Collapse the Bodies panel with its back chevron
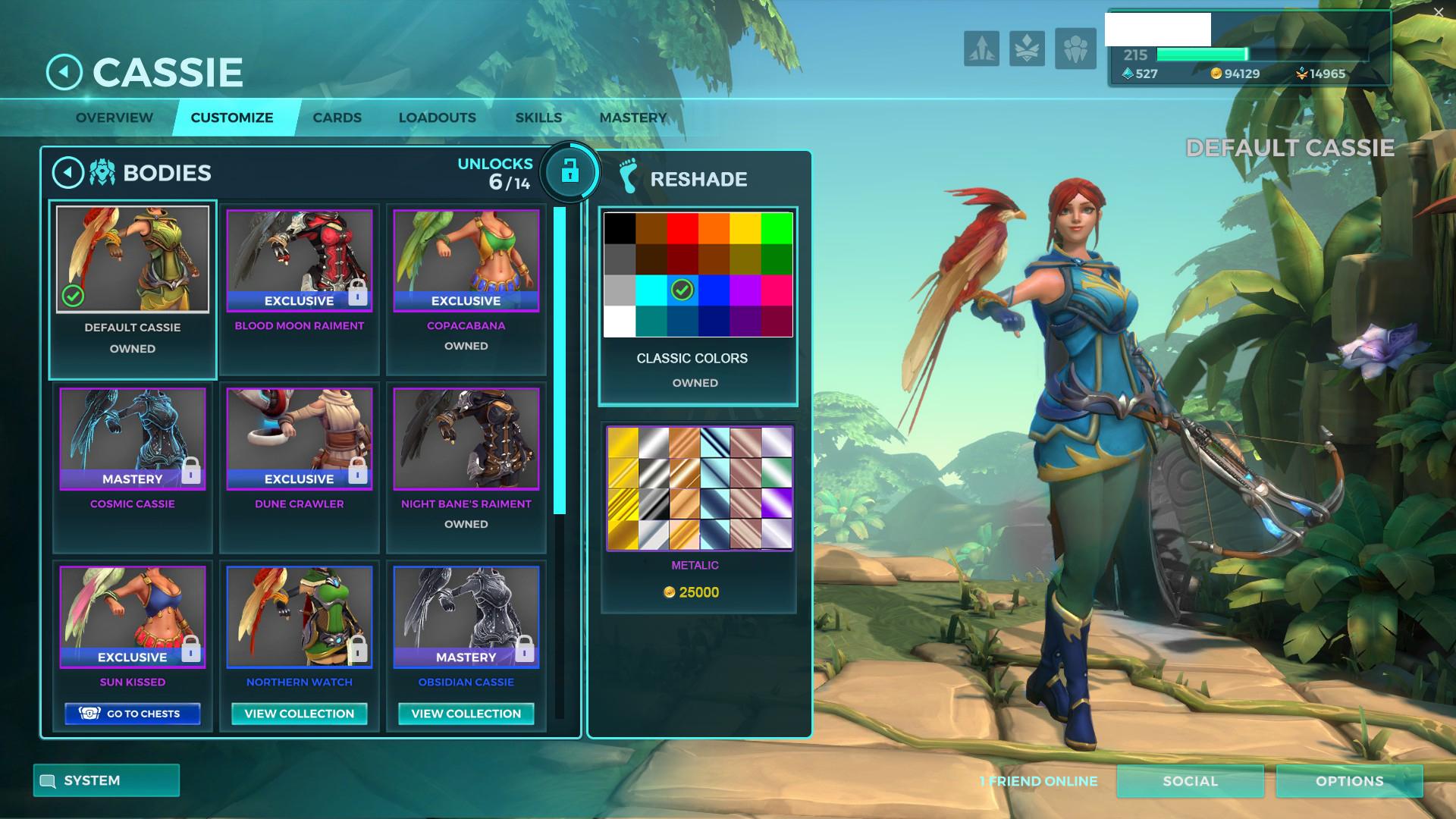The image size is (1456, 819). tap(67, 171)
